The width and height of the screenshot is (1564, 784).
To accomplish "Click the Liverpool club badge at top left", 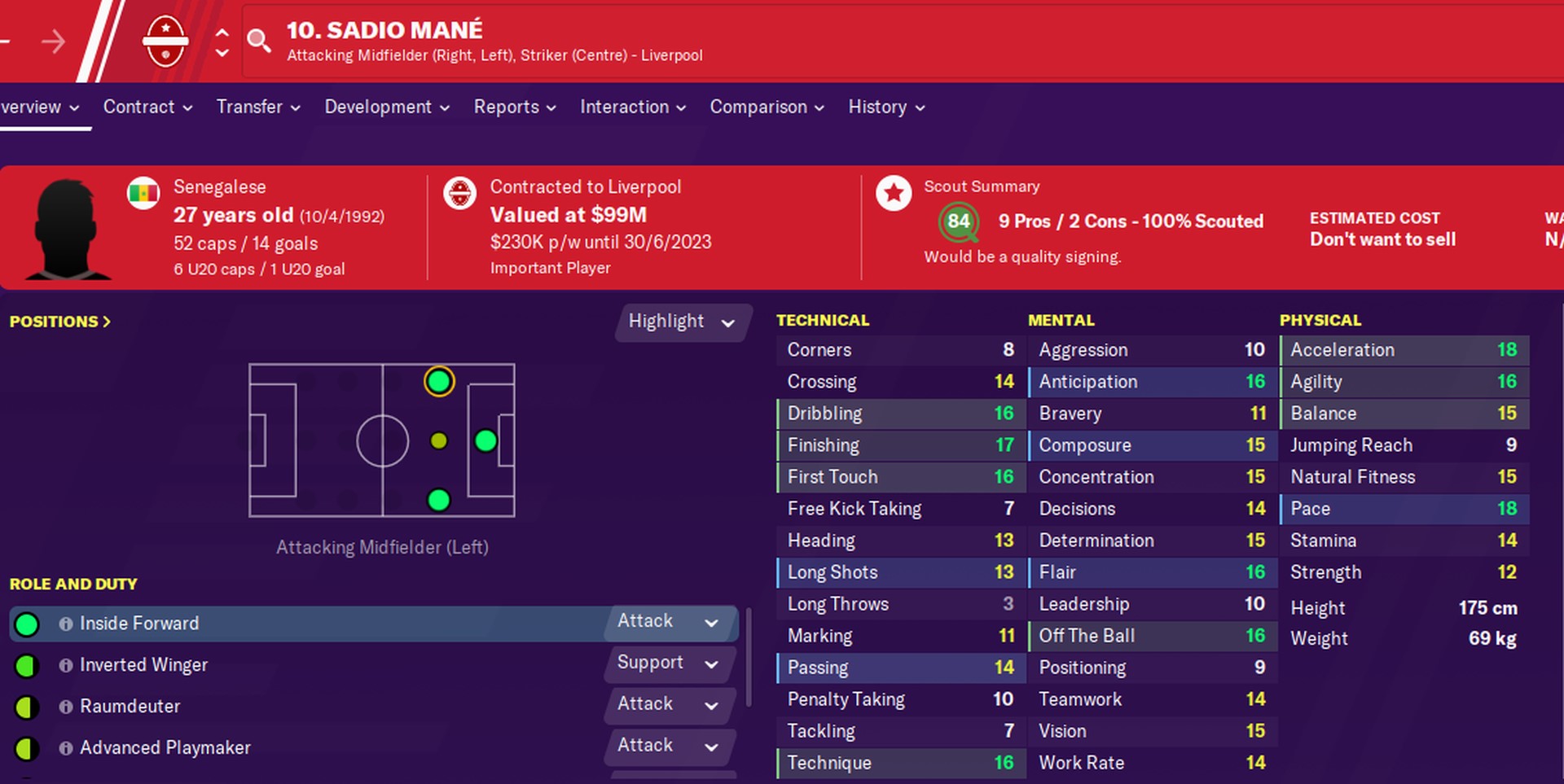I will tap(166, 41).
